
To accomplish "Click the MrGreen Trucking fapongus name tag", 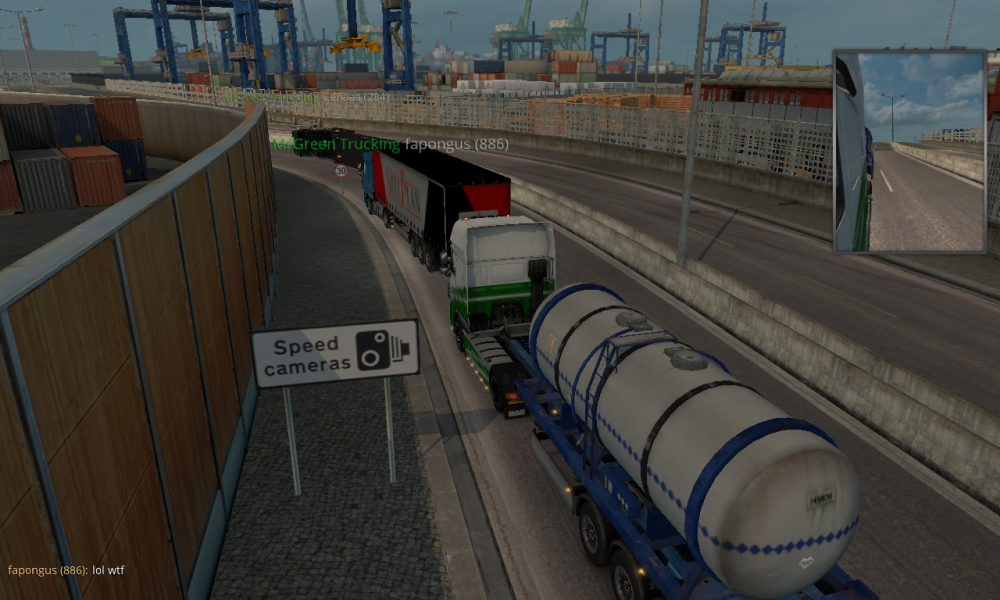I will [x=390, y=144].
